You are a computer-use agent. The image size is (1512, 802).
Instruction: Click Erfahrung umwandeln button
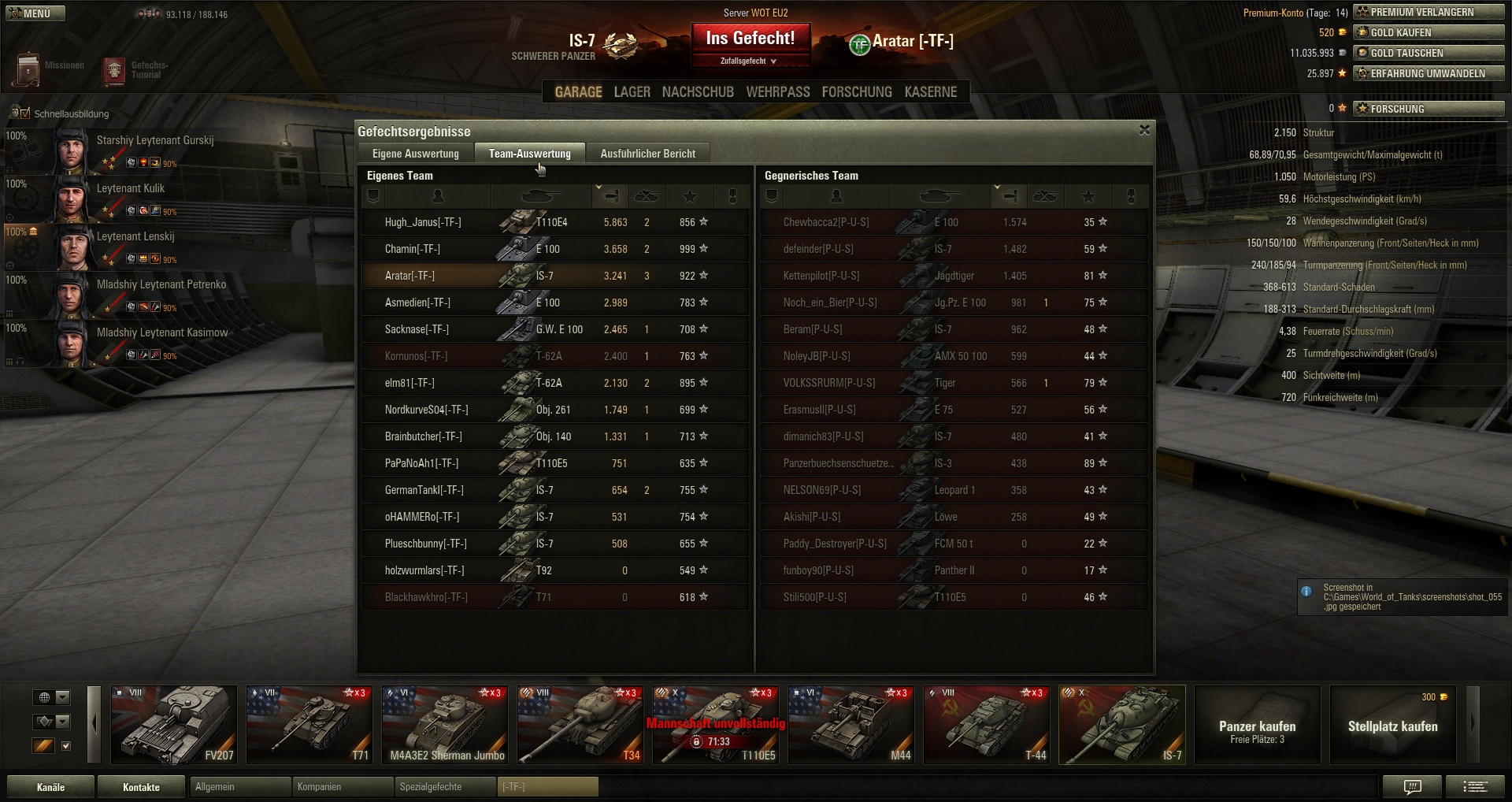1429,73
